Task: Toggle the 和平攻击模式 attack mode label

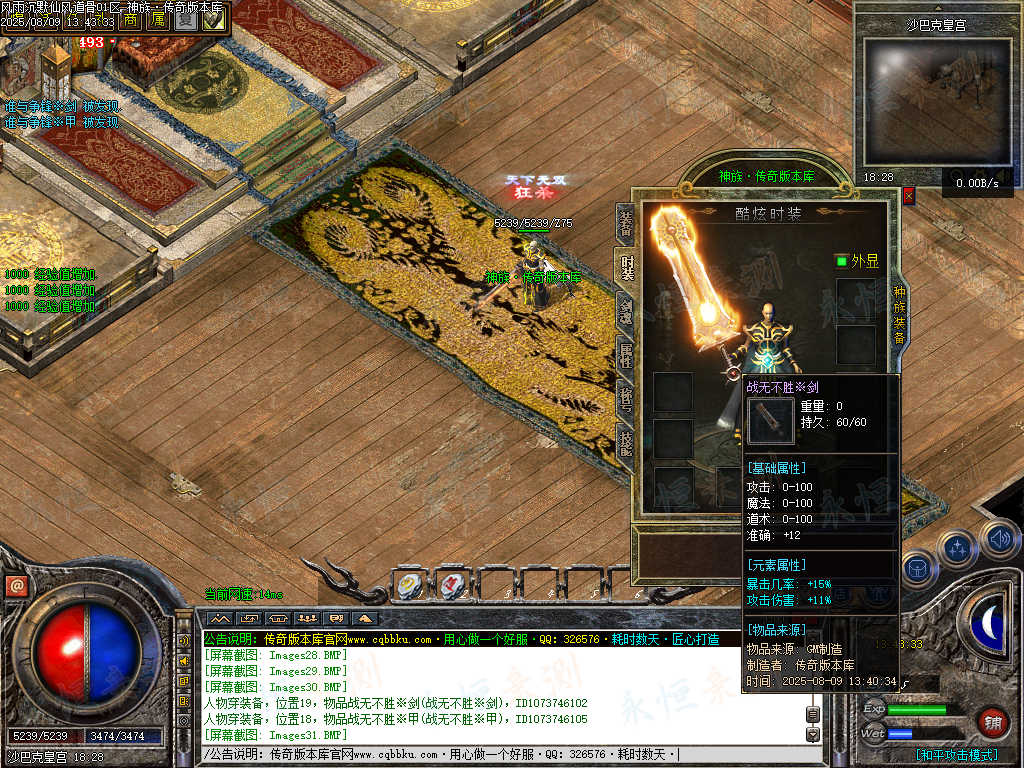Action: coord(957,755)
